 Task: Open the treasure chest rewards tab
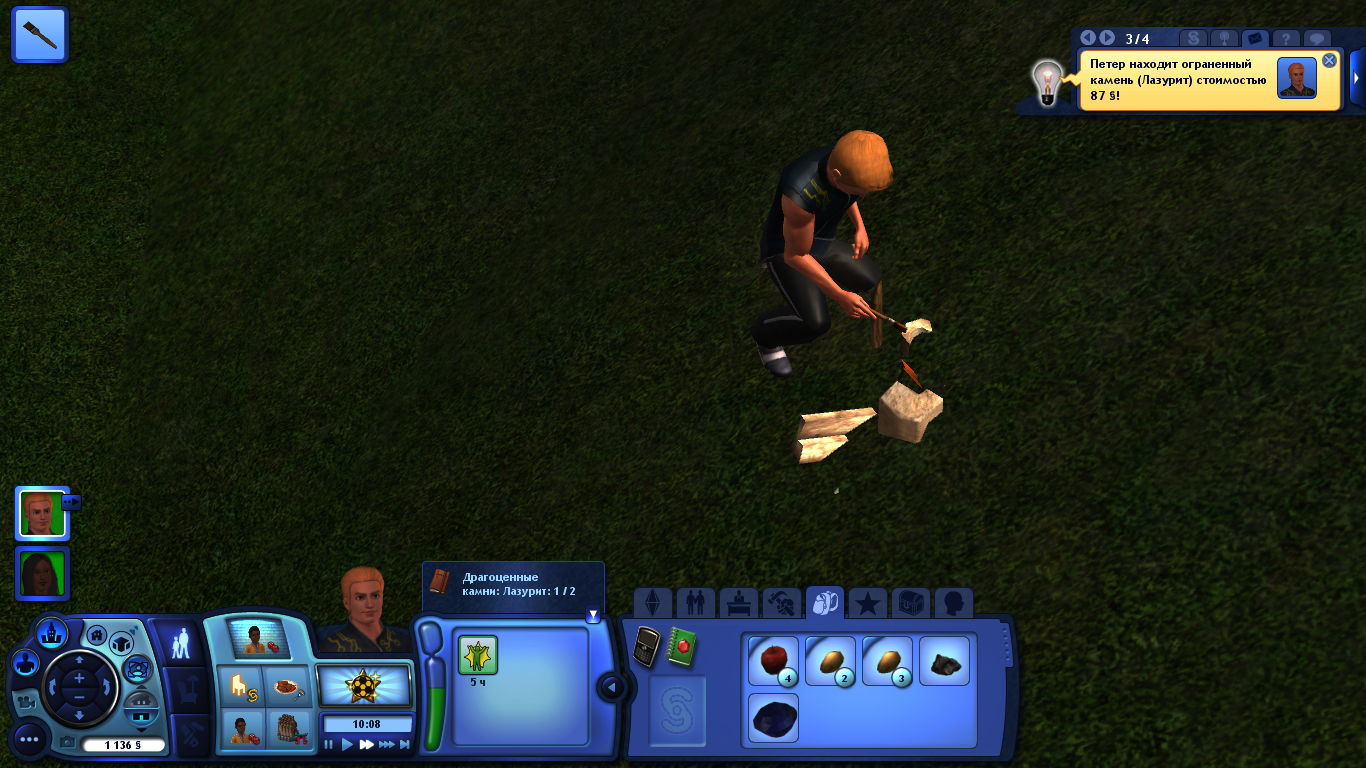(x=910, y=603)
